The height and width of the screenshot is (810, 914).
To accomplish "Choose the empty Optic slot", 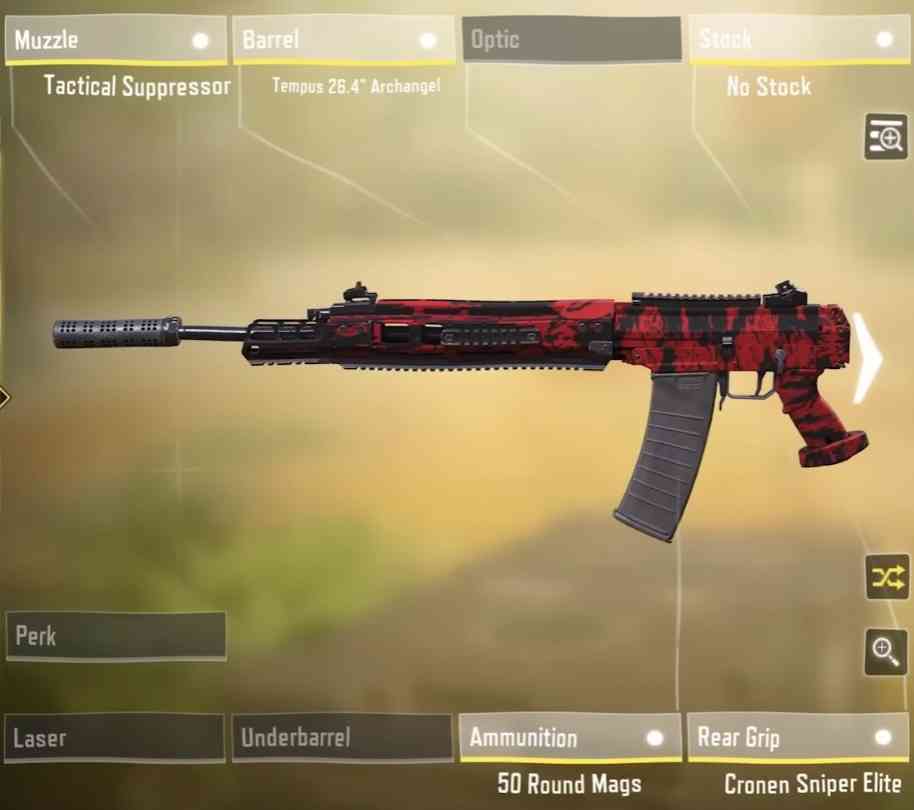I will [x=570, y=42].
